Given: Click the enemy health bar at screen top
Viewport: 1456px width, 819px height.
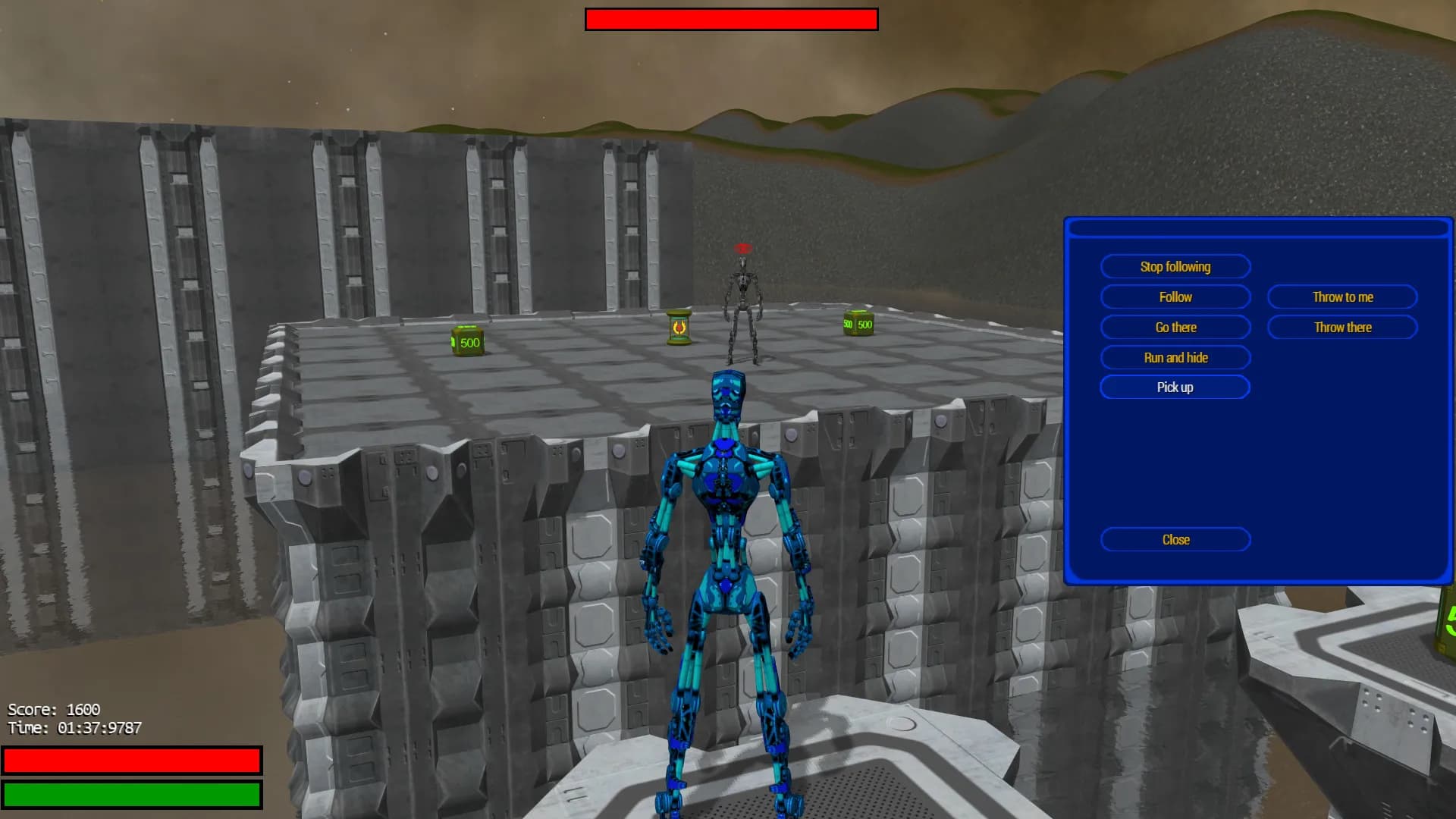Looking at the screenshot, I should (x=730, y=19).
